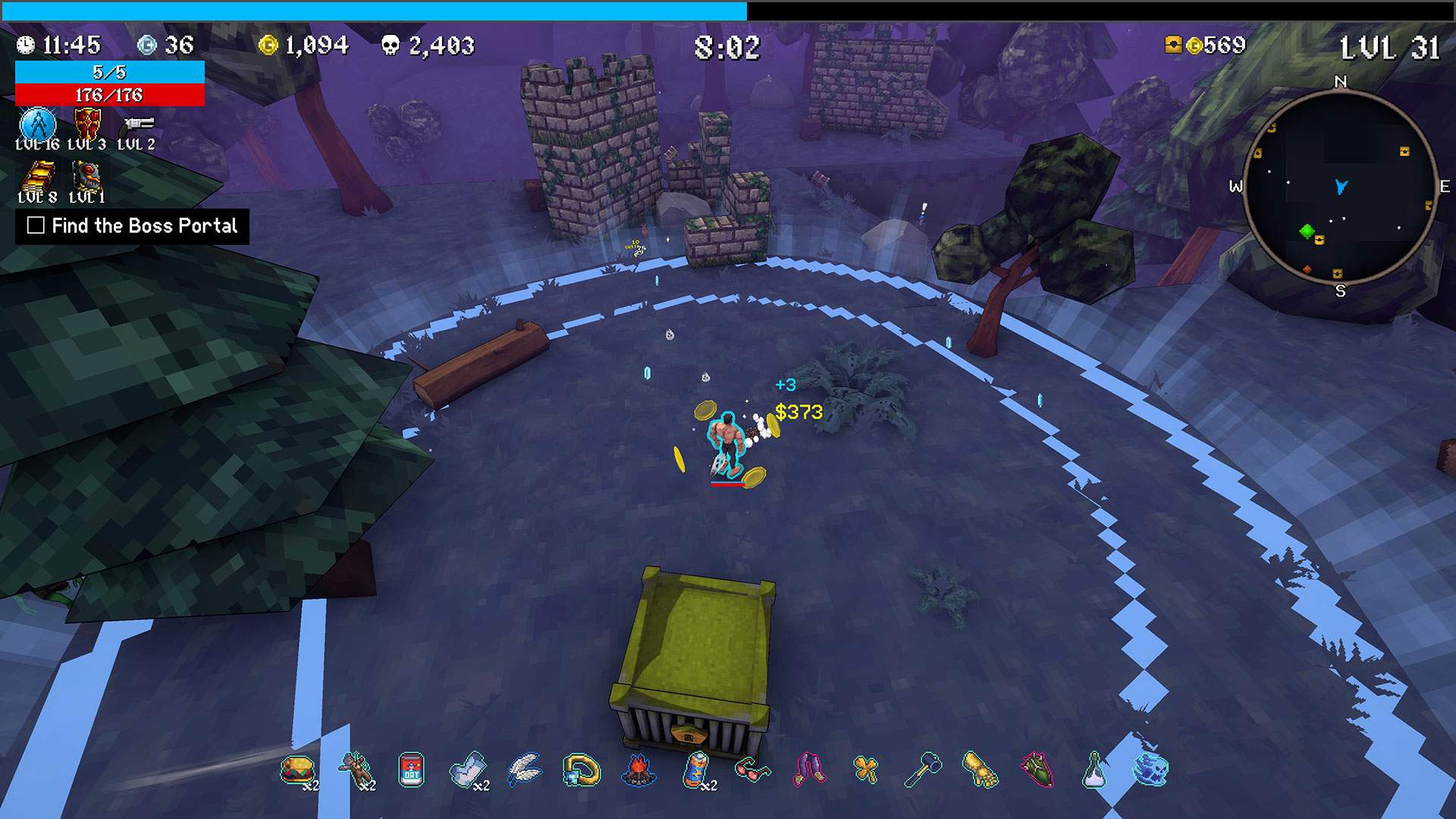Screen dimensions: 1456x819
Task: Click the oat can item
Action: click(411, 770)
